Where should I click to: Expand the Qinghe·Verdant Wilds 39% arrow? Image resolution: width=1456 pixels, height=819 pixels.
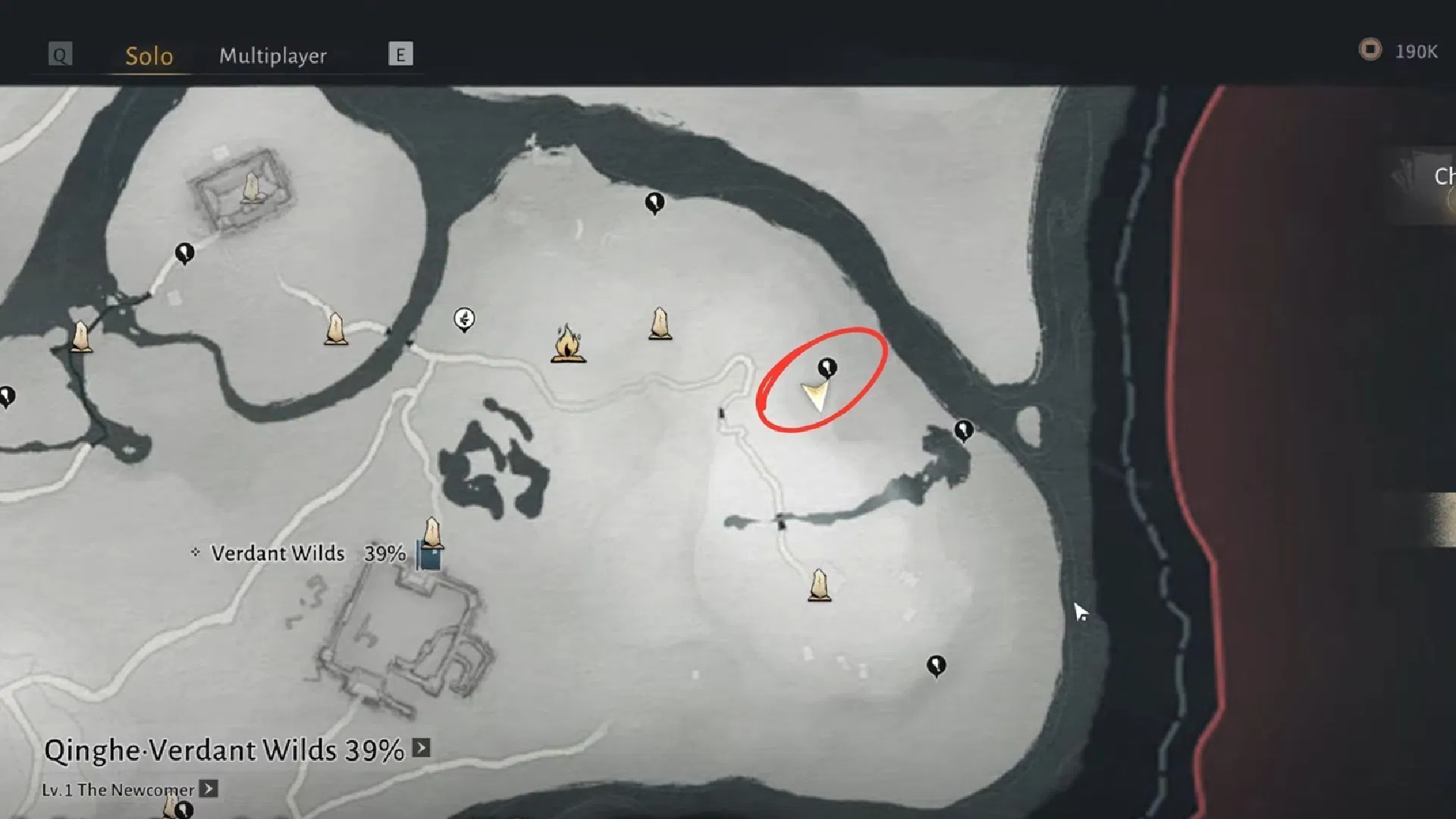tap(422, 748)
